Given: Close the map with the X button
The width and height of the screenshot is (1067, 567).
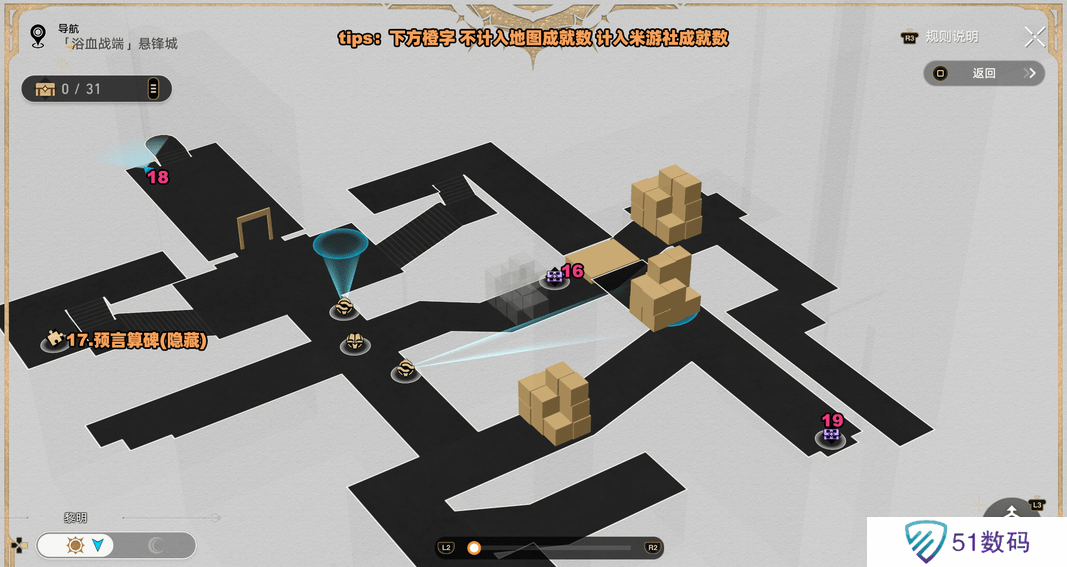Looking at the screenshot, I should coord(1035,37).
